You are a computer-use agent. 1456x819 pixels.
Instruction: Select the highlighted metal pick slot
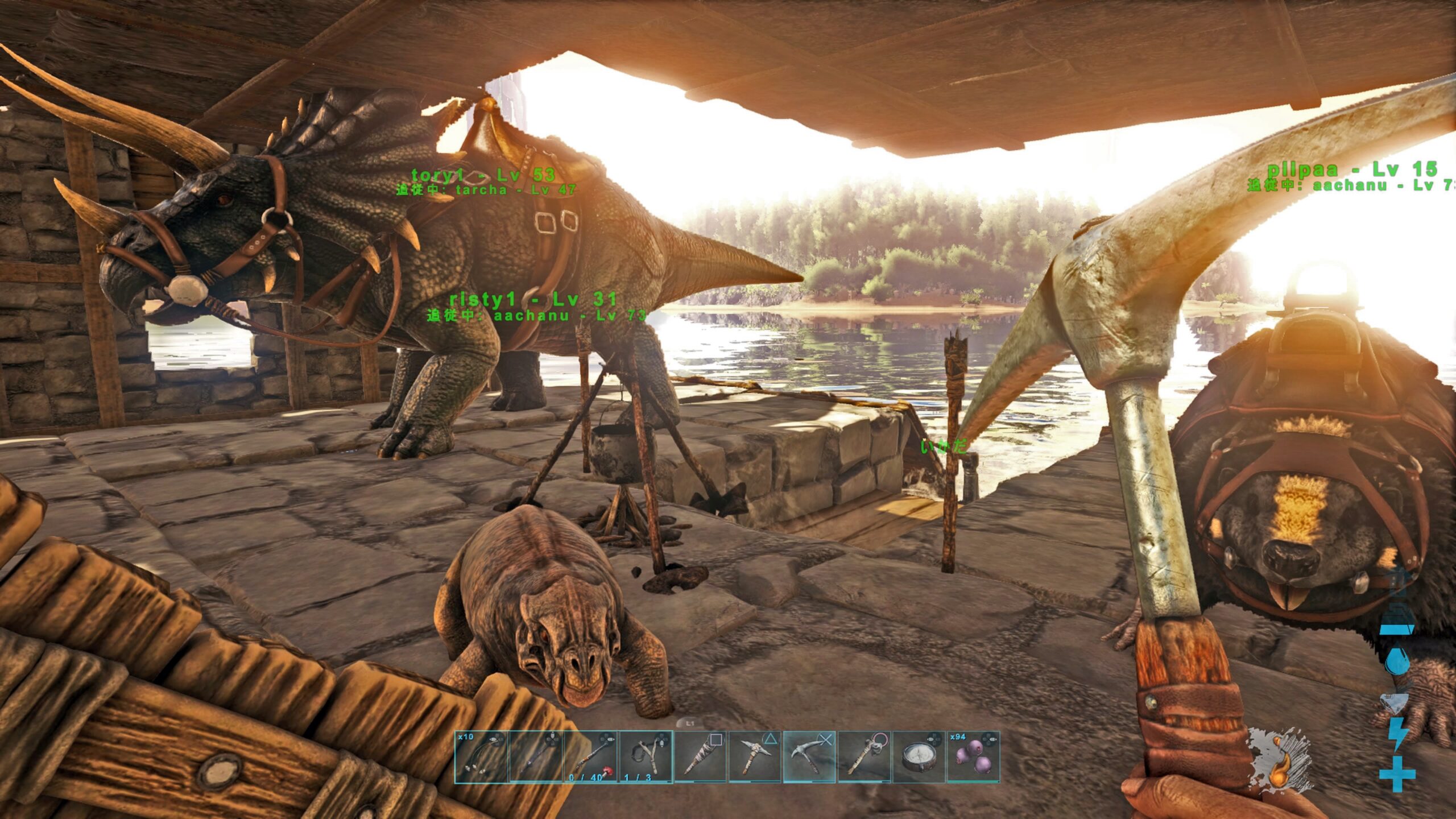point(809,757)
